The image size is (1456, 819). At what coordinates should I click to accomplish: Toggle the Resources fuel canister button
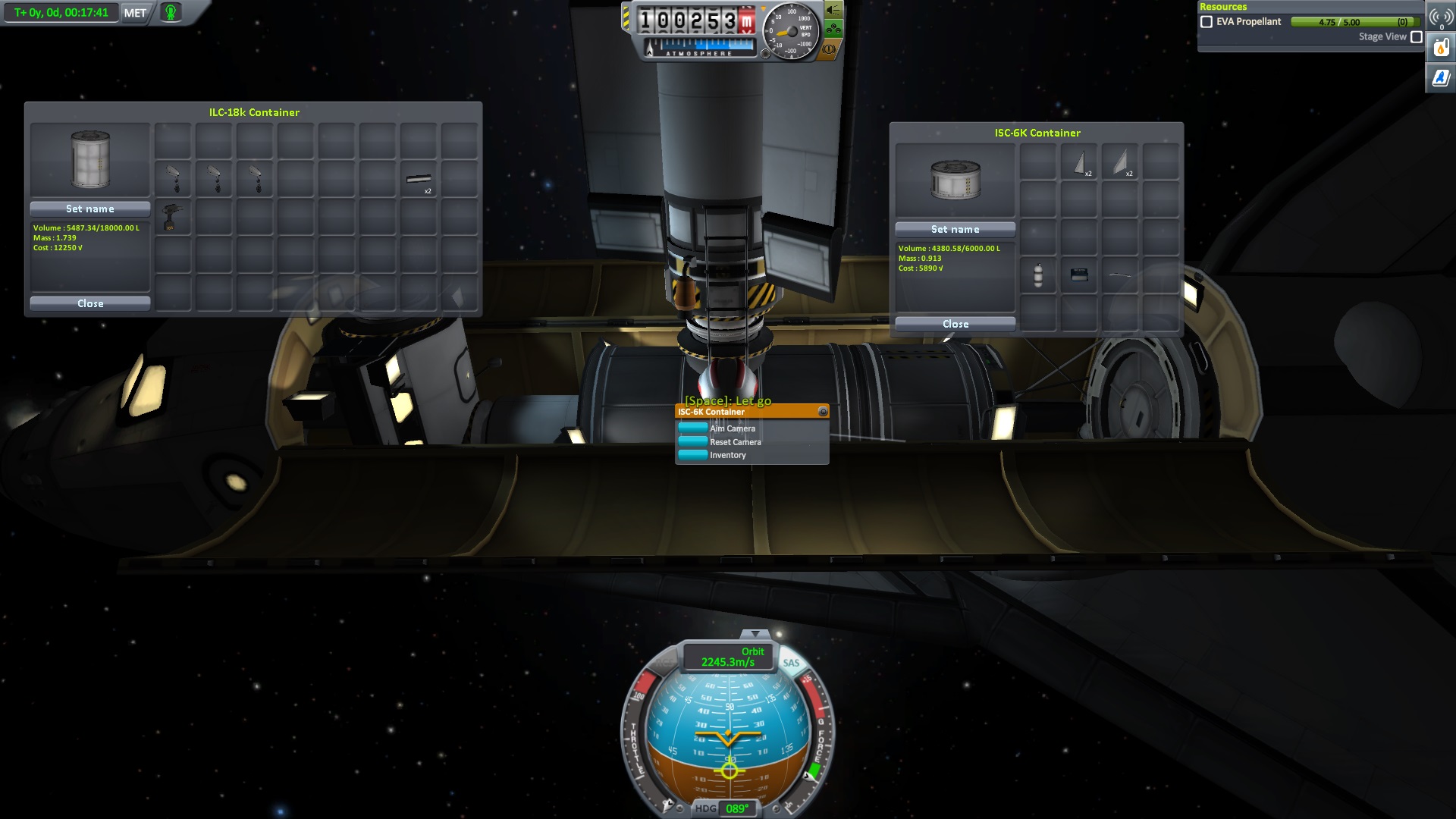[1441, 49]
